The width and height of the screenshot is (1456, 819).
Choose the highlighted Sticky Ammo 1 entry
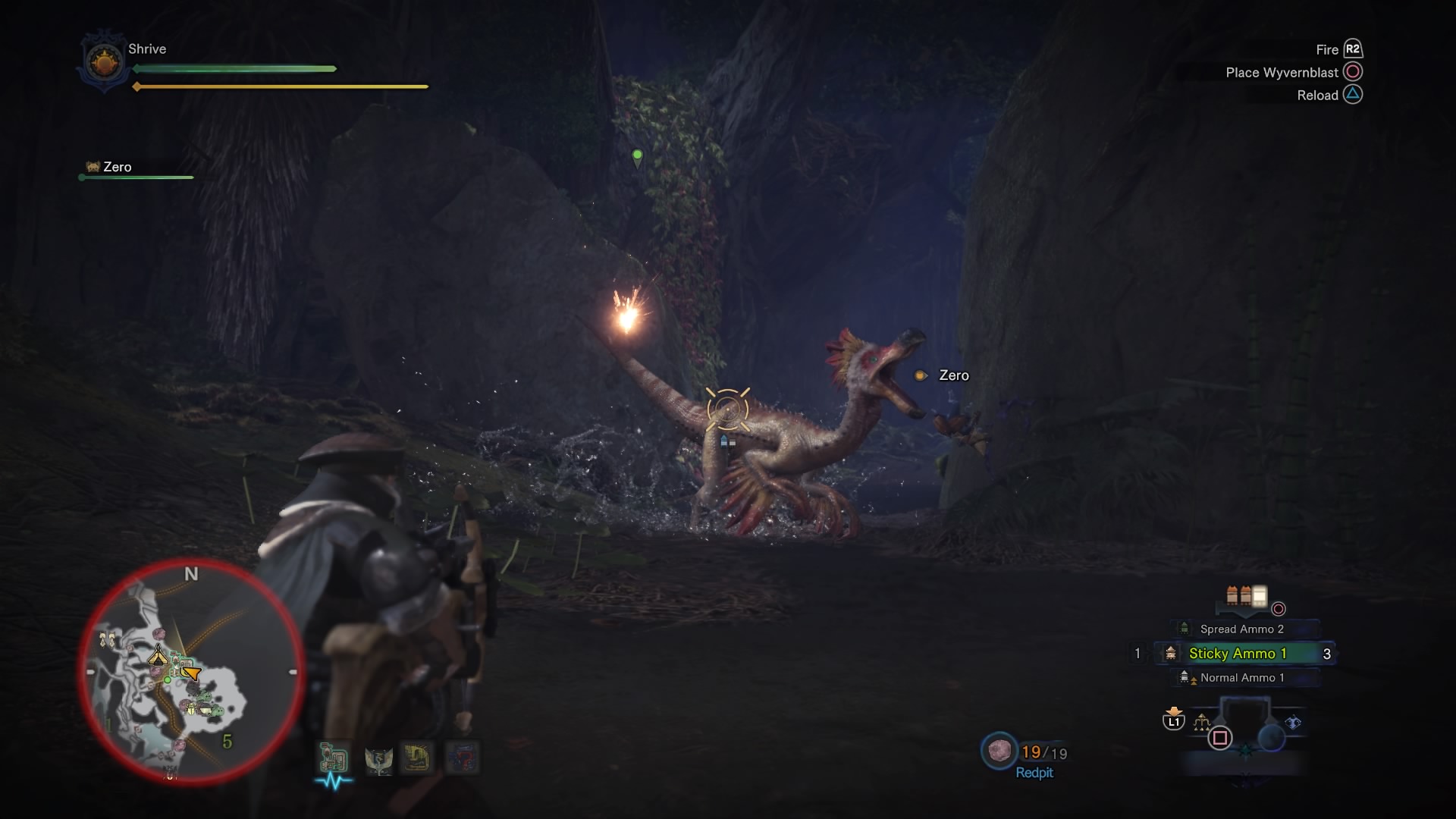pyautogui.click(x=1238, y=654)
